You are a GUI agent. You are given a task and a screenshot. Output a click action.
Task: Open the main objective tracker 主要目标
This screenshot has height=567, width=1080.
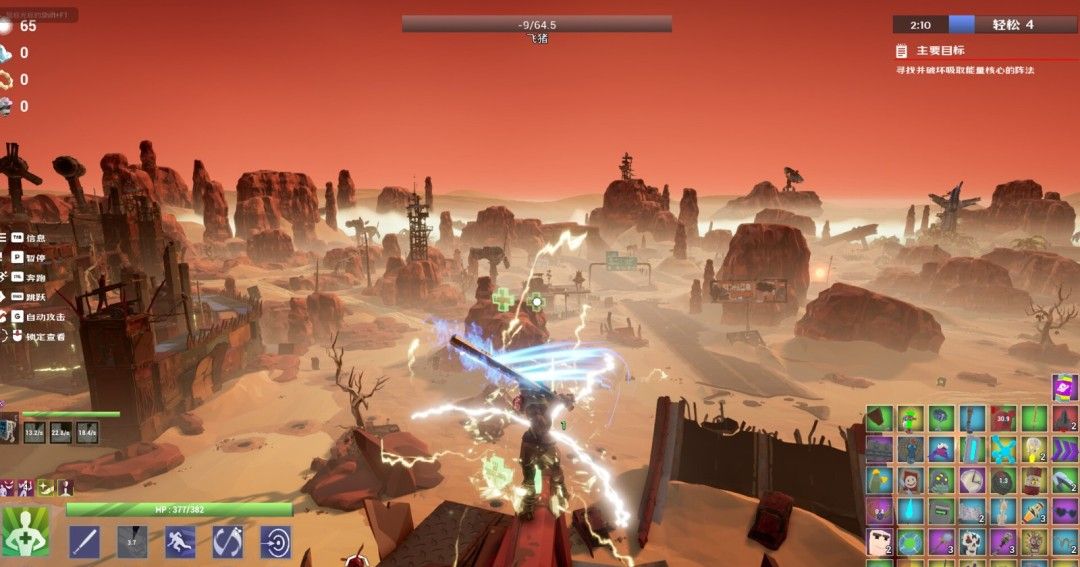pos(940,50)
